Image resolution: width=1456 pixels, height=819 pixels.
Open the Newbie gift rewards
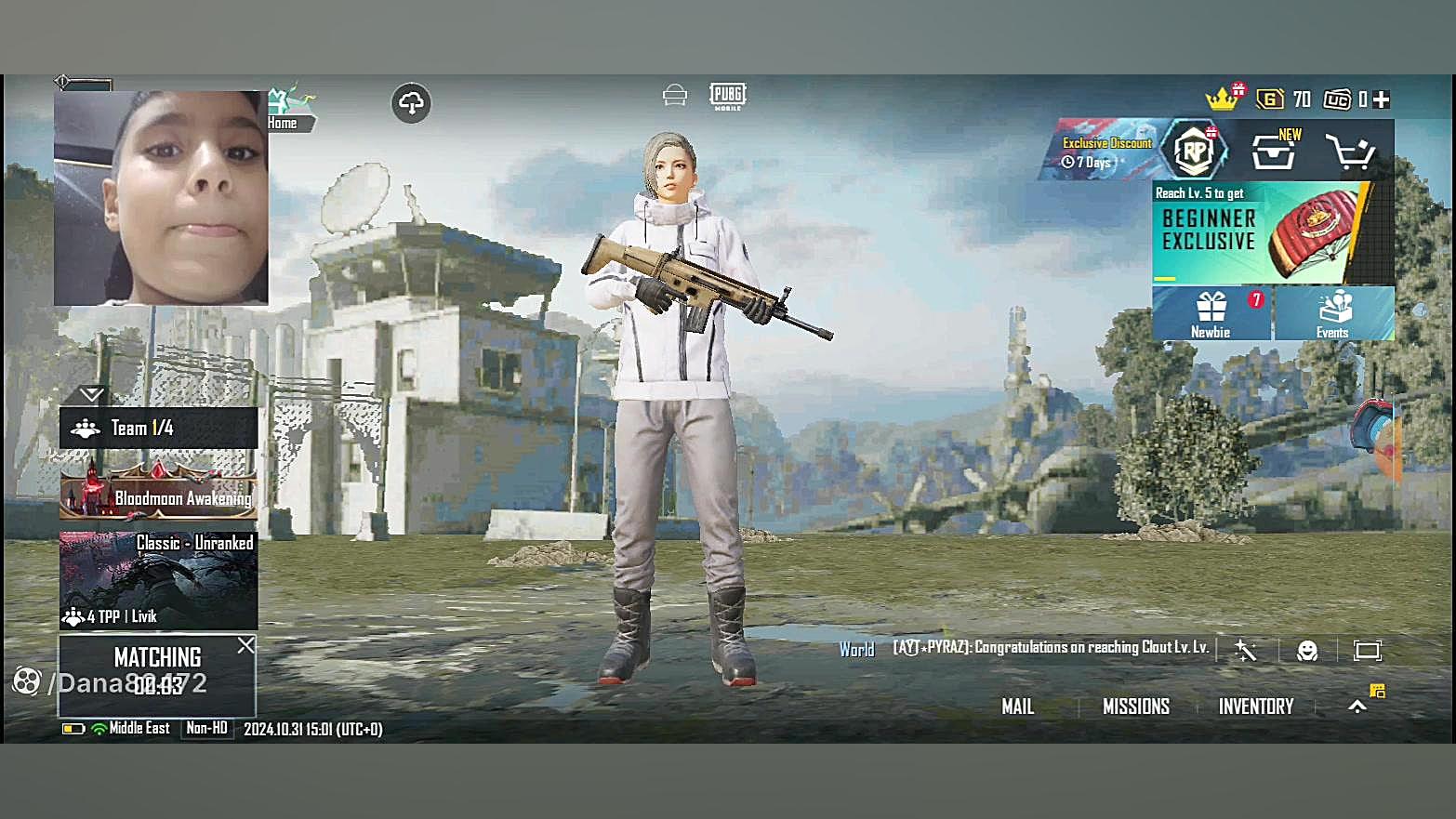coord(1211,313)
